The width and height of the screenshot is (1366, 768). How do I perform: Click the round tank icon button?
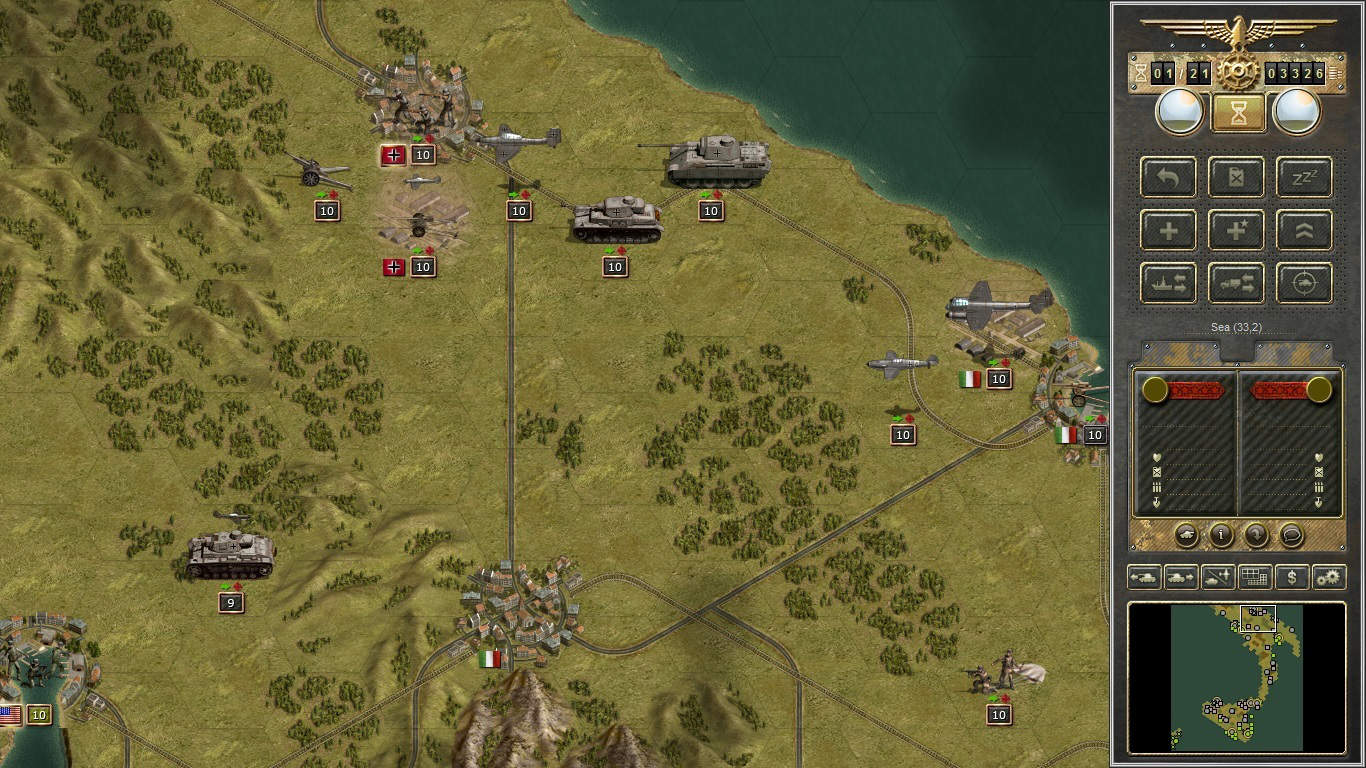coord(1186,535)
